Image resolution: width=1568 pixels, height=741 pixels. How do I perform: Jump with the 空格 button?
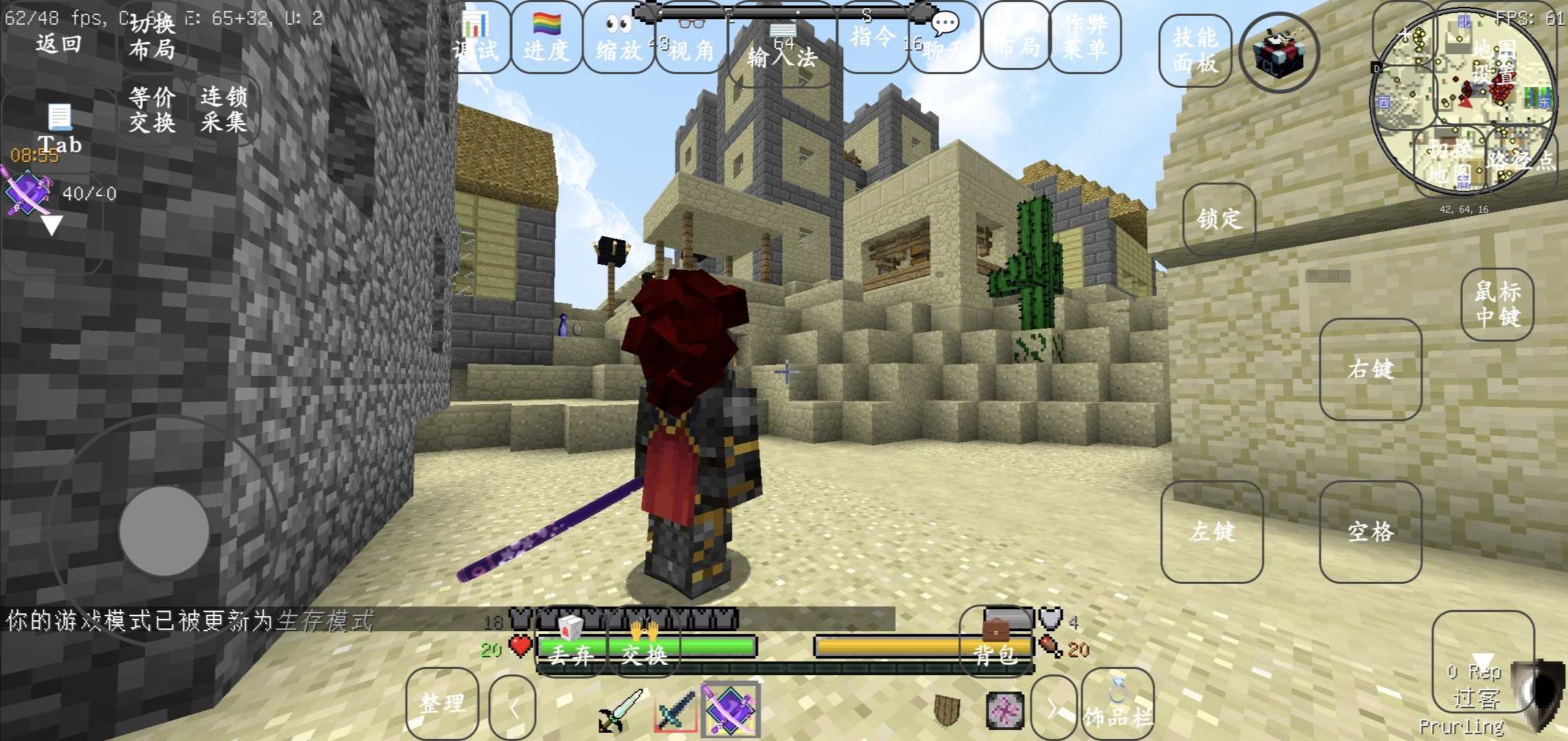pyautogui.click(x=1370, y=532)
